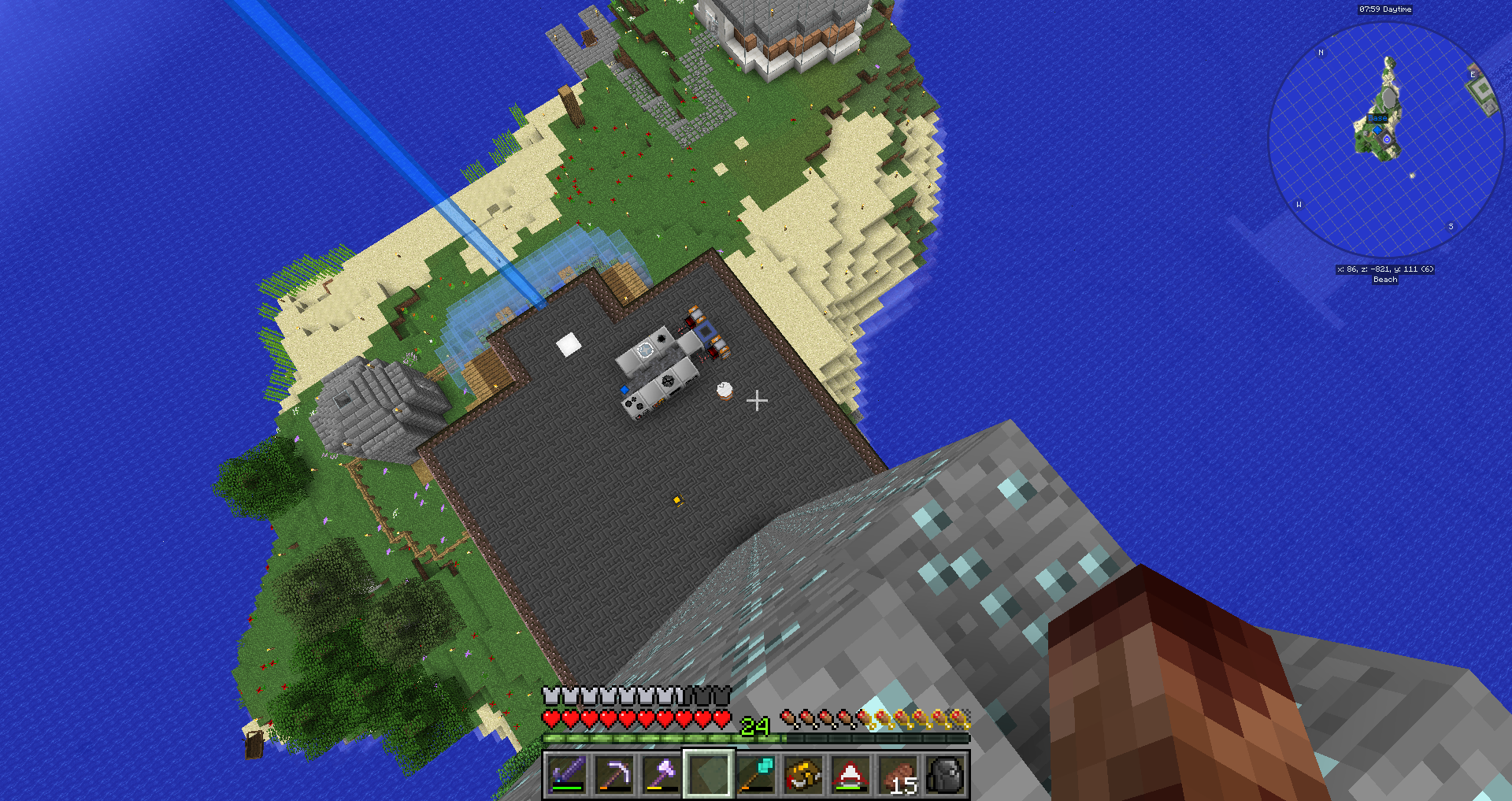Image resolution: width=1512 pixels, height=801 pixels.
Task: Choose the purple axe hotbar slot
Action: (661, 774)
